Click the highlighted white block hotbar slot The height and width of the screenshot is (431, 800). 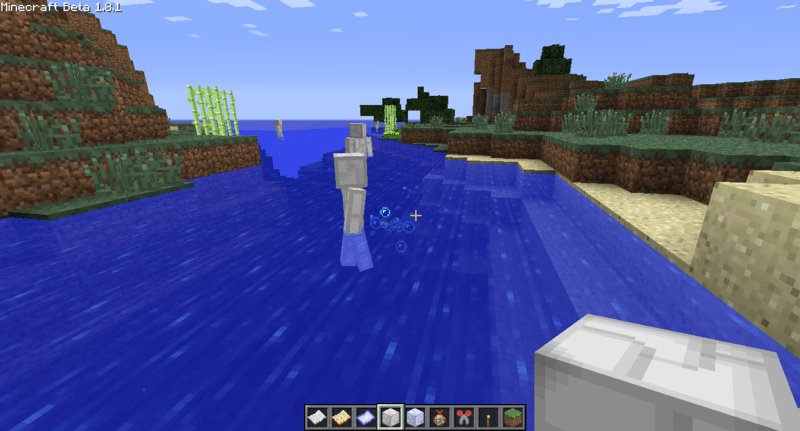(x=390, y=418)
